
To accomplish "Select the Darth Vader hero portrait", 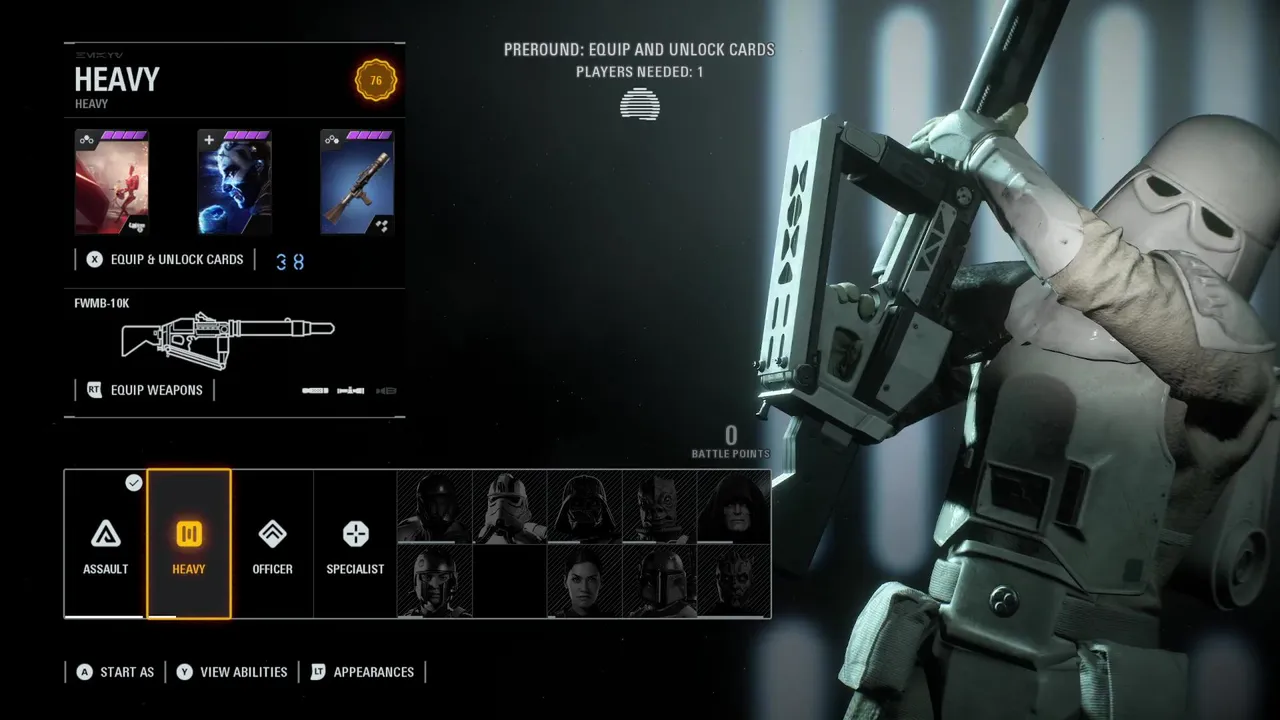I will pos(584,507).
